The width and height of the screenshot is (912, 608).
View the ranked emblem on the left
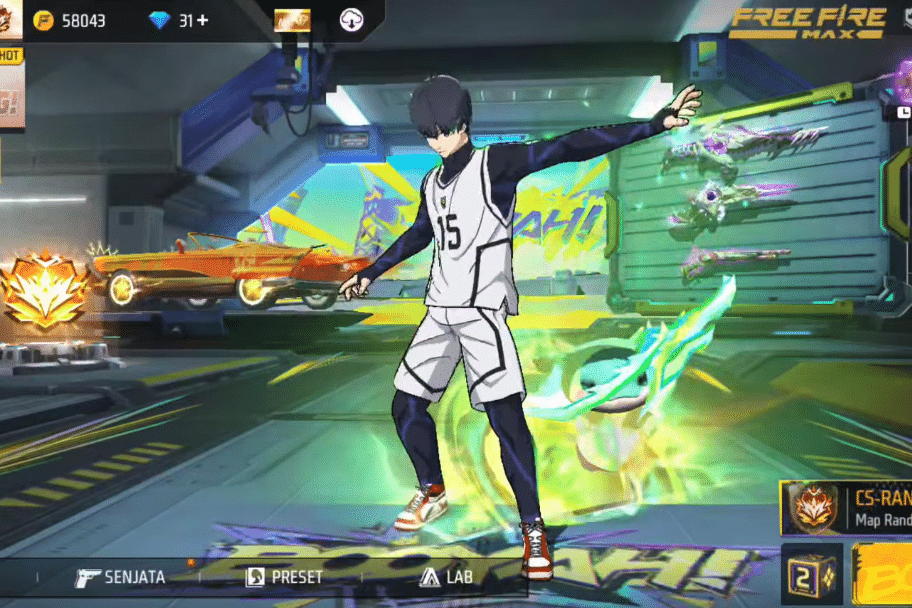44,293
